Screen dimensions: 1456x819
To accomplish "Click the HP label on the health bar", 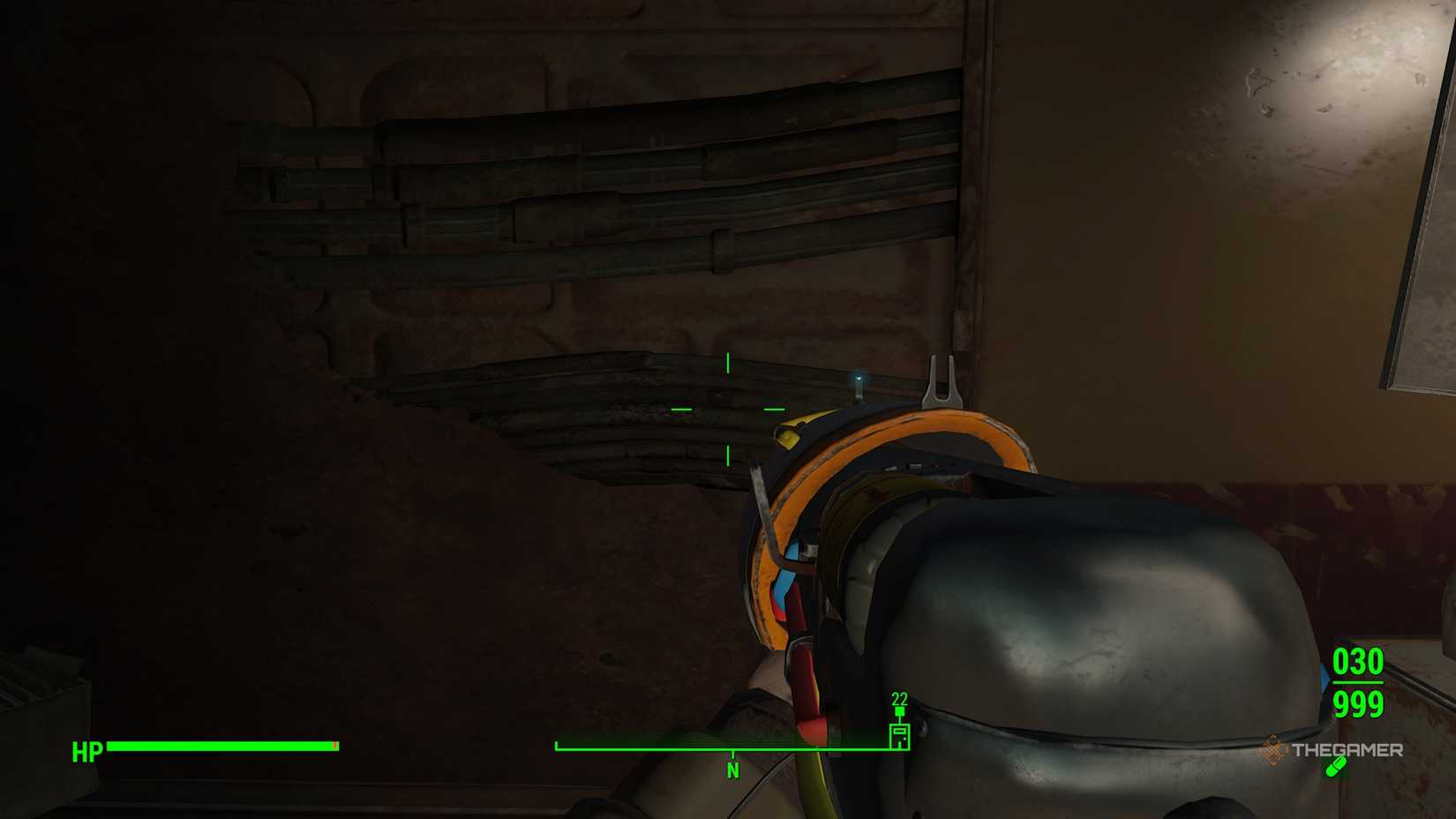I will click(86, 748).
